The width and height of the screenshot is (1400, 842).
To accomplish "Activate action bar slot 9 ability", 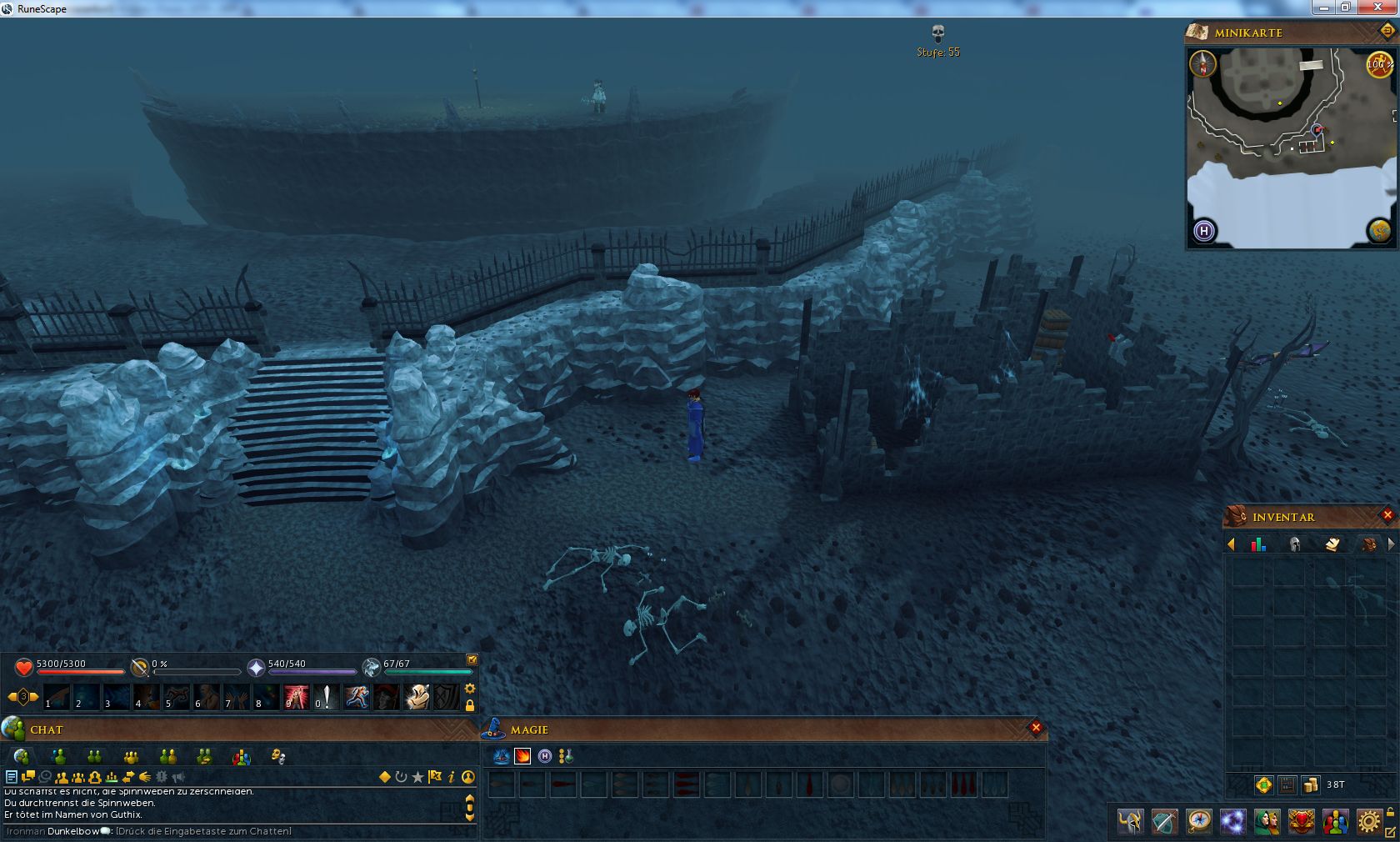I will point(296,696).
